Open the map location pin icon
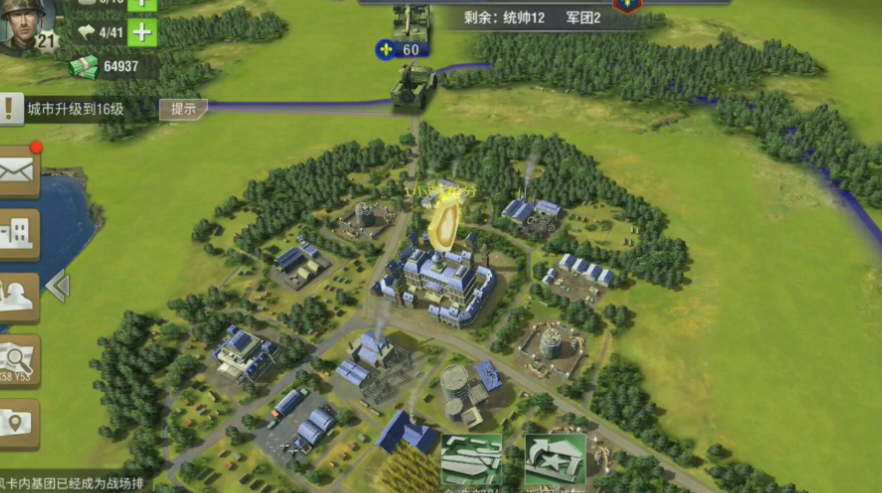 pos(18,423)
